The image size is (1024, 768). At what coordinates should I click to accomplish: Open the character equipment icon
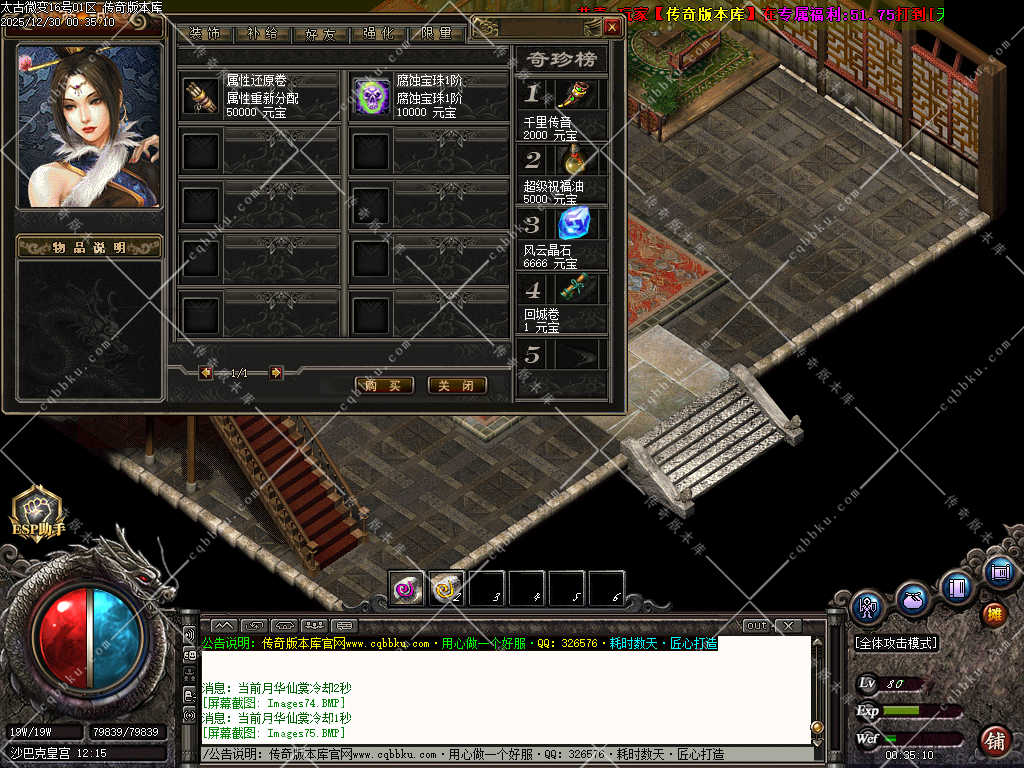[x=867, y=605]
